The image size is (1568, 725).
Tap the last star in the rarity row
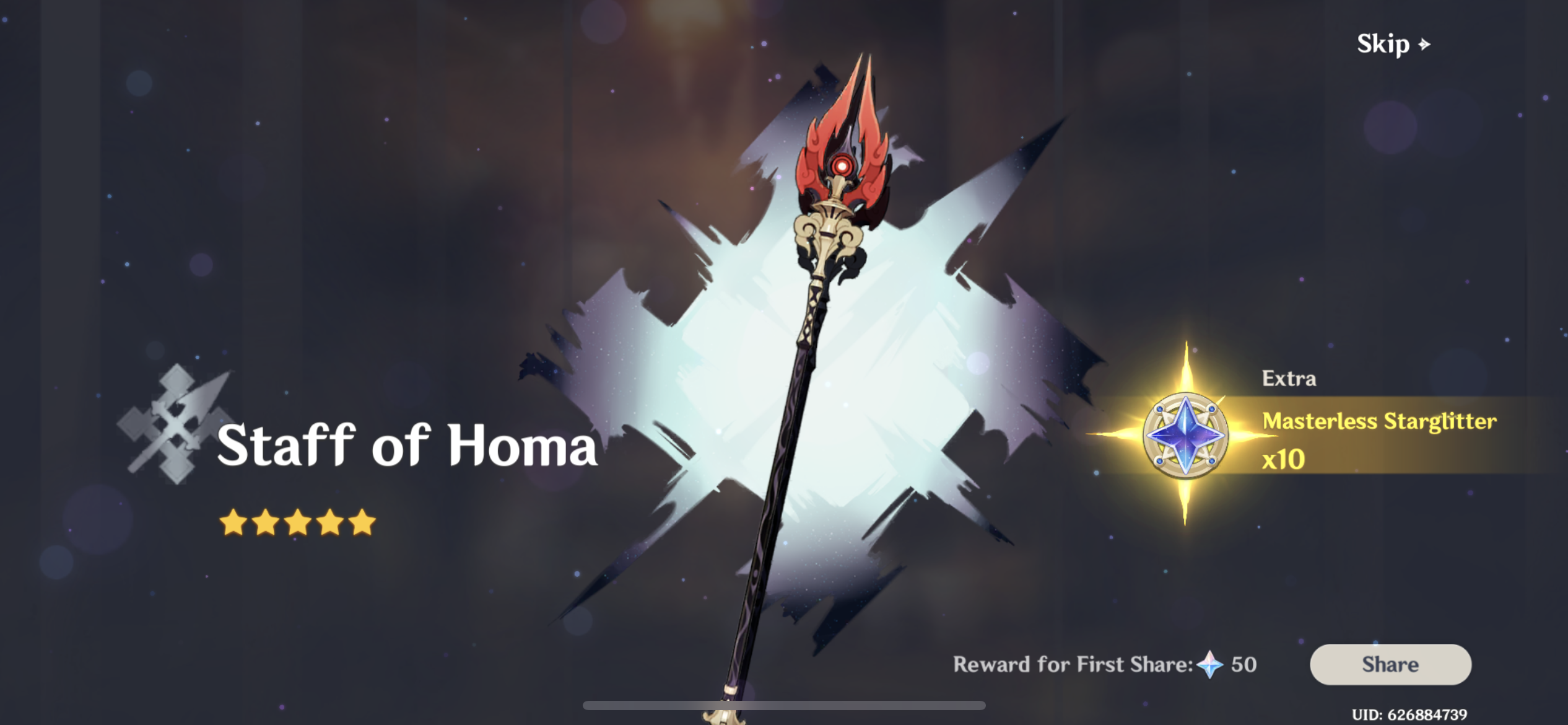(363, 523)
